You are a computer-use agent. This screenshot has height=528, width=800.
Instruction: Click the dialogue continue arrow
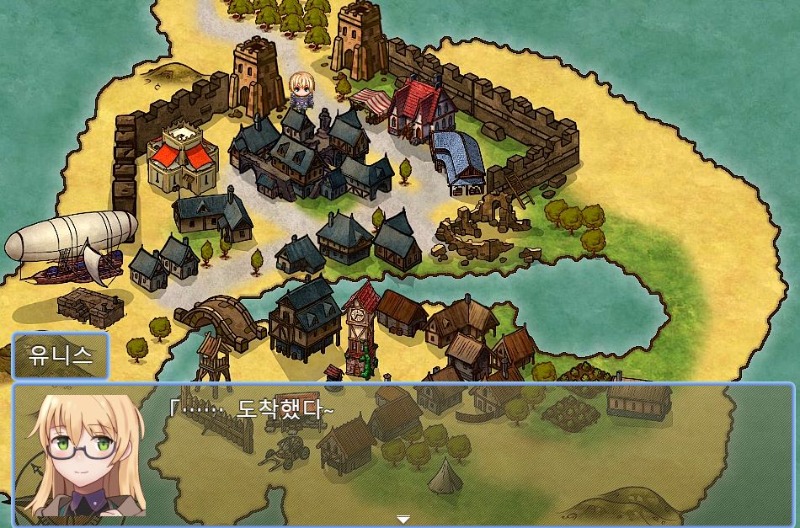coord(403,519)
